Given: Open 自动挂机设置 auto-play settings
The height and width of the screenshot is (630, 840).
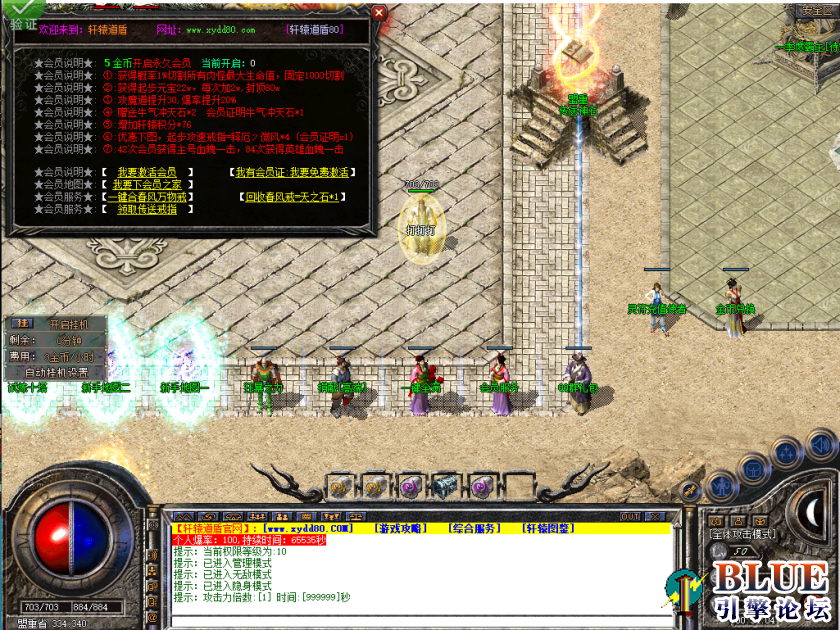Looking at the screenshot, I should [x=56, y=370].
